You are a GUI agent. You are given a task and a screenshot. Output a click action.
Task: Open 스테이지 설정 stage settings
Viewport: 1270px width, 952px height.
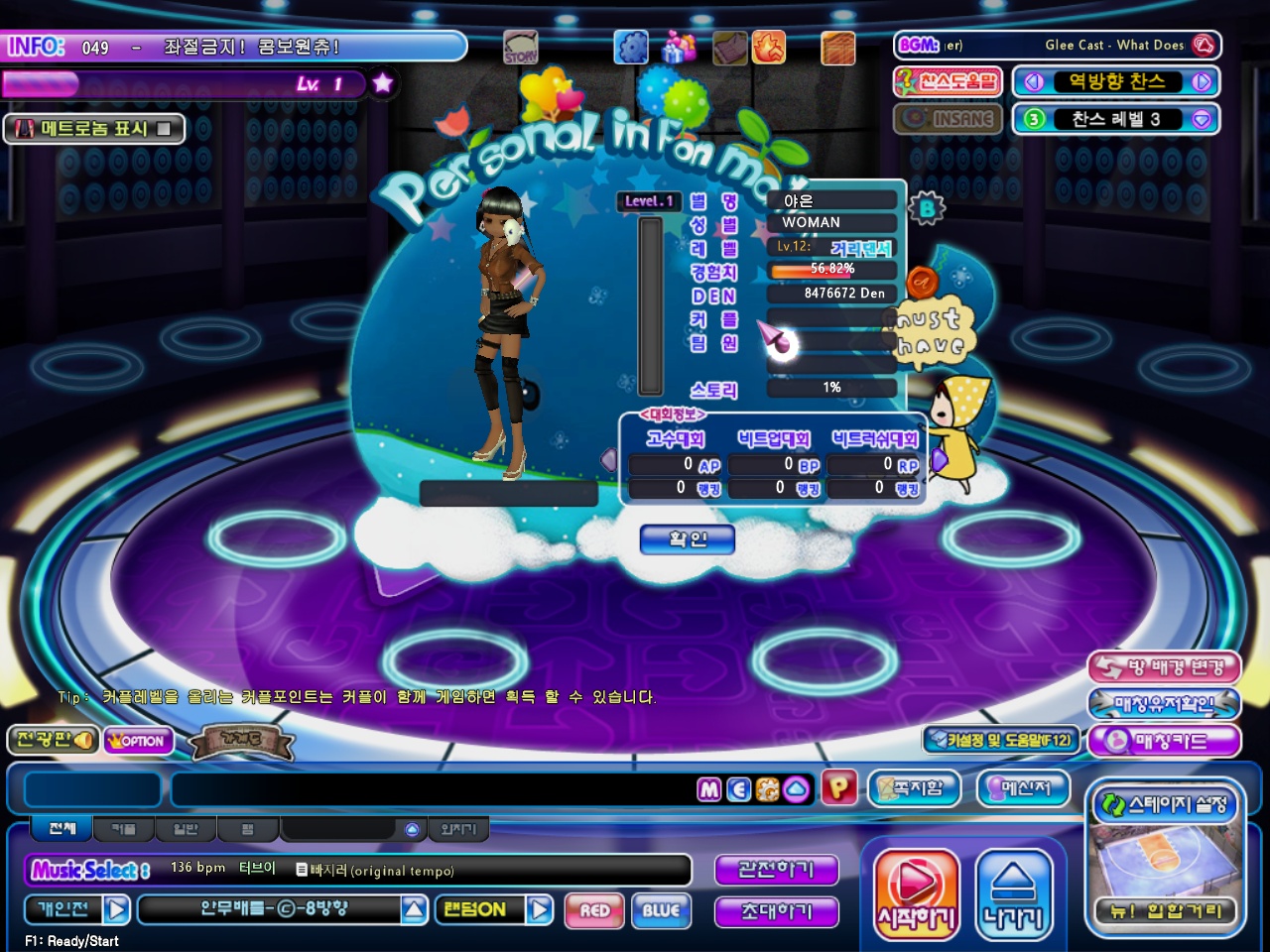(x=1165, y=804)
